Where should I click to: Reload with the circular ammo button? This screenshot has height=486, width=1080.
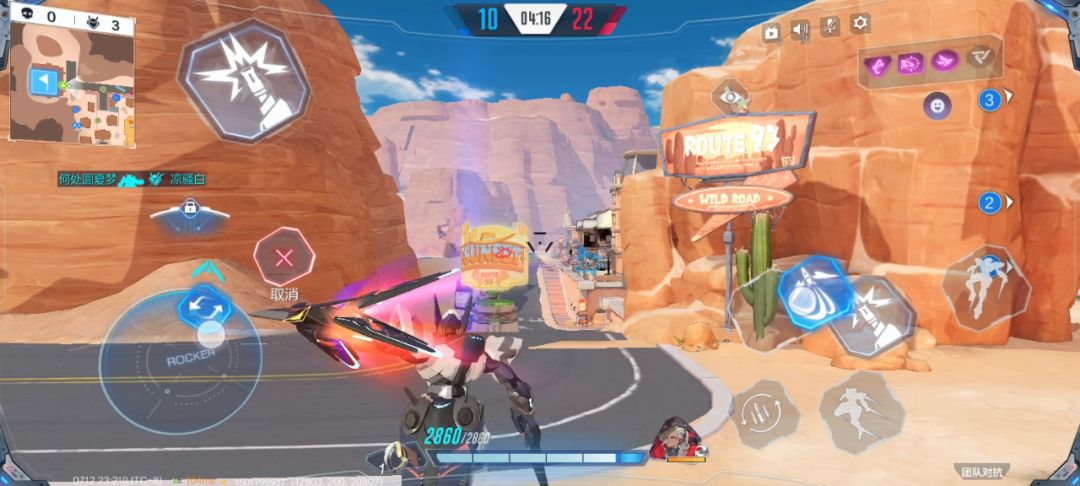pos(764,412)
